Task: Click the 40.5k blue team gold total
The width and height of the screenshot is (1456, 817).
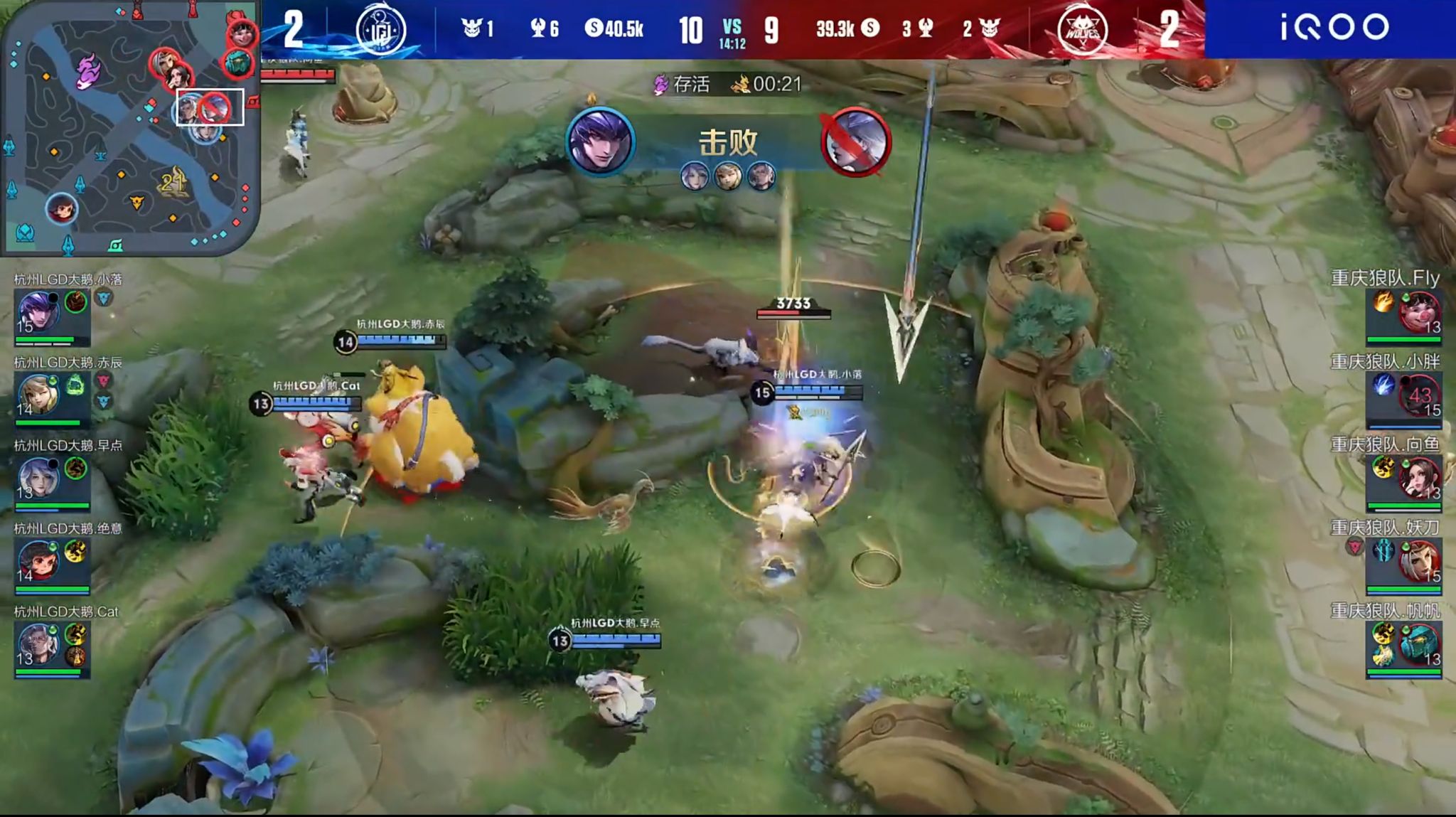Action: pos(624,28)
